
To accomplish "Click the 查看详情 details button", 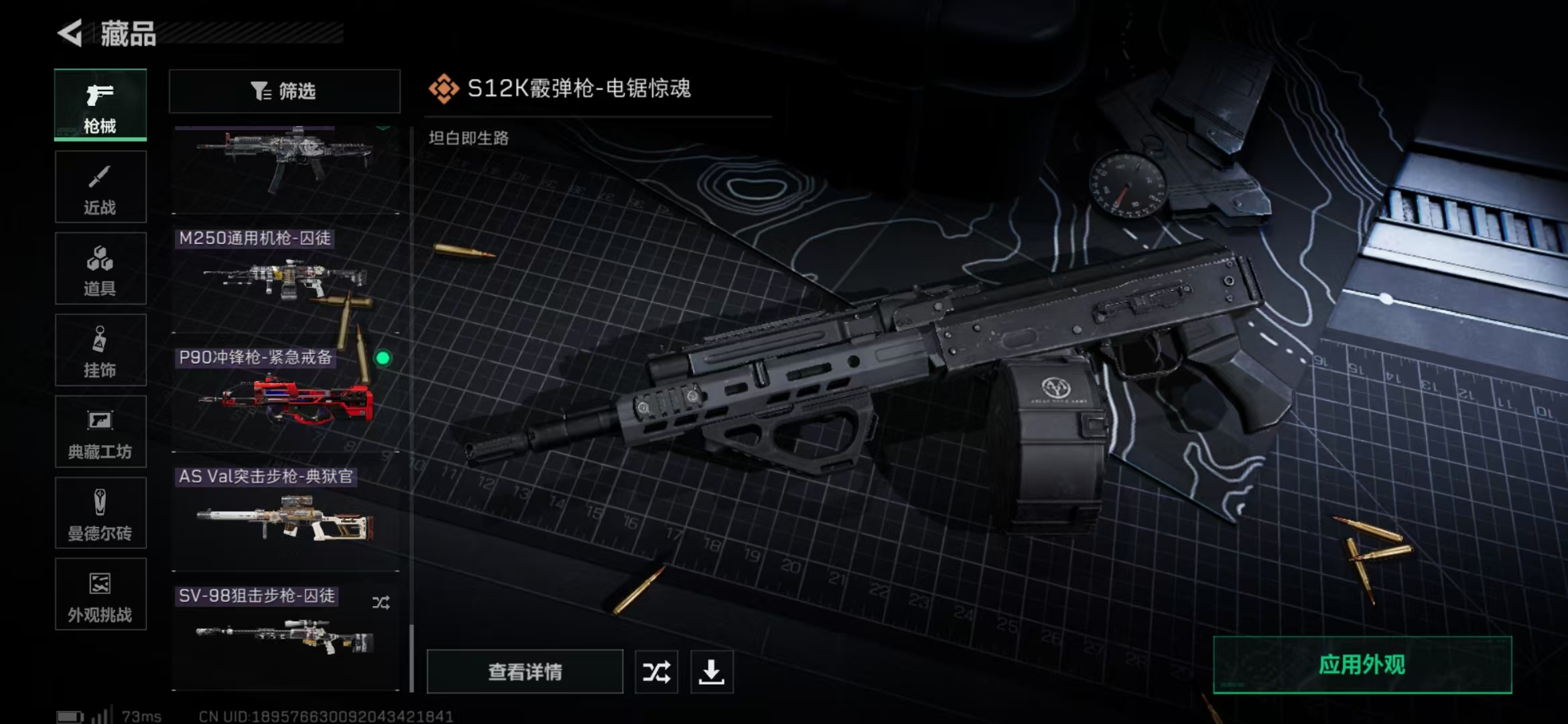I will (525, 671).
